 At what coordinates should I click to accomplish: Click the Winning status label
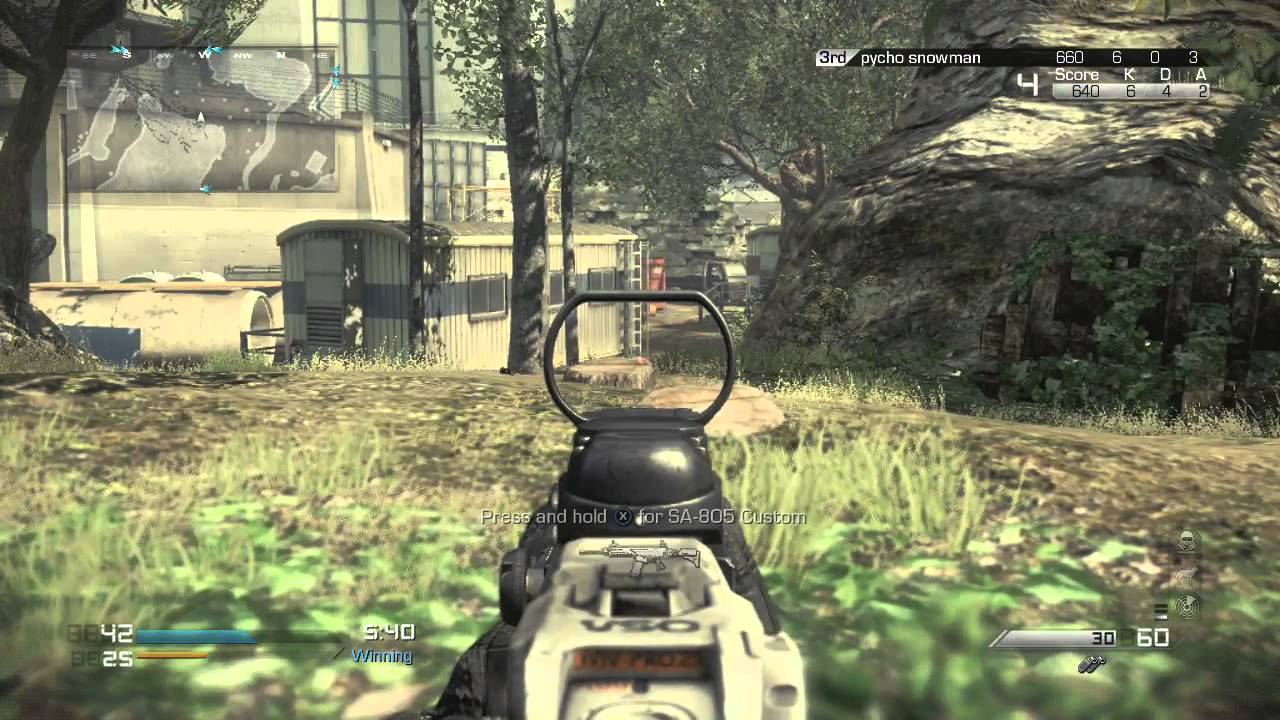coord(381,657)
